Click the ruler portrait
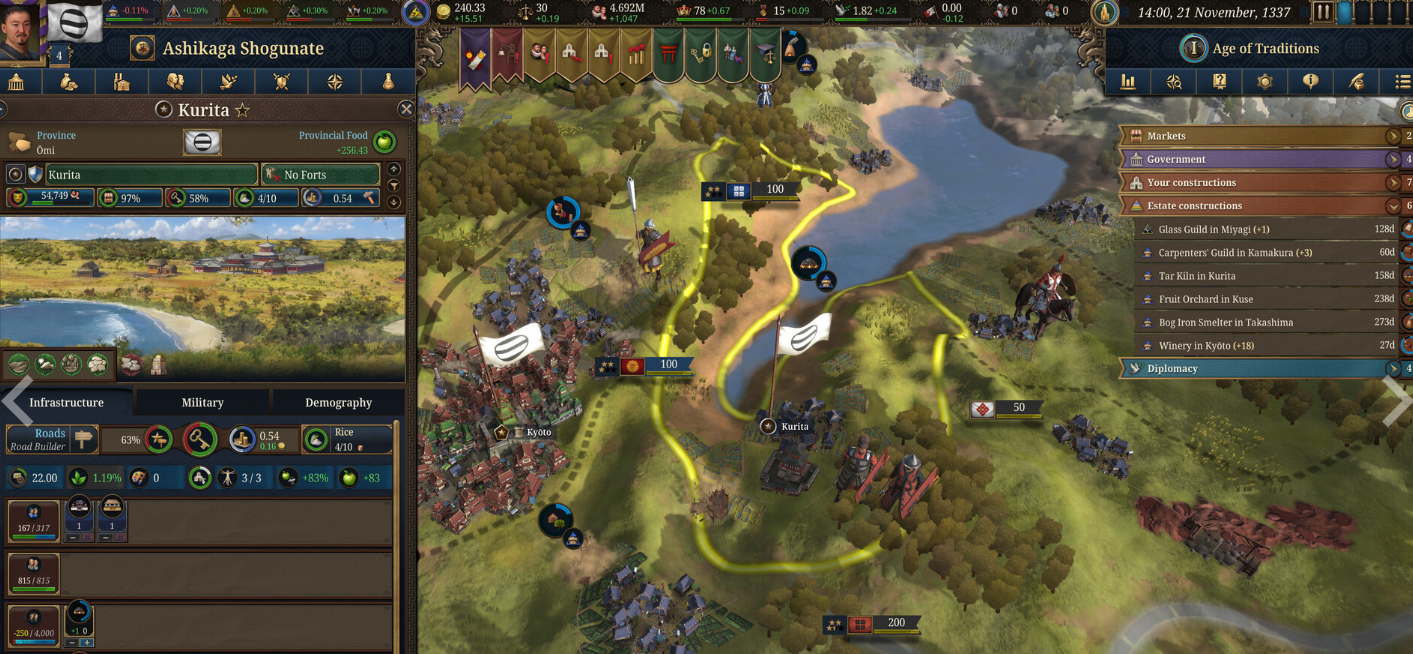This screenshot has height=654, width=1413. pos(22,32)
